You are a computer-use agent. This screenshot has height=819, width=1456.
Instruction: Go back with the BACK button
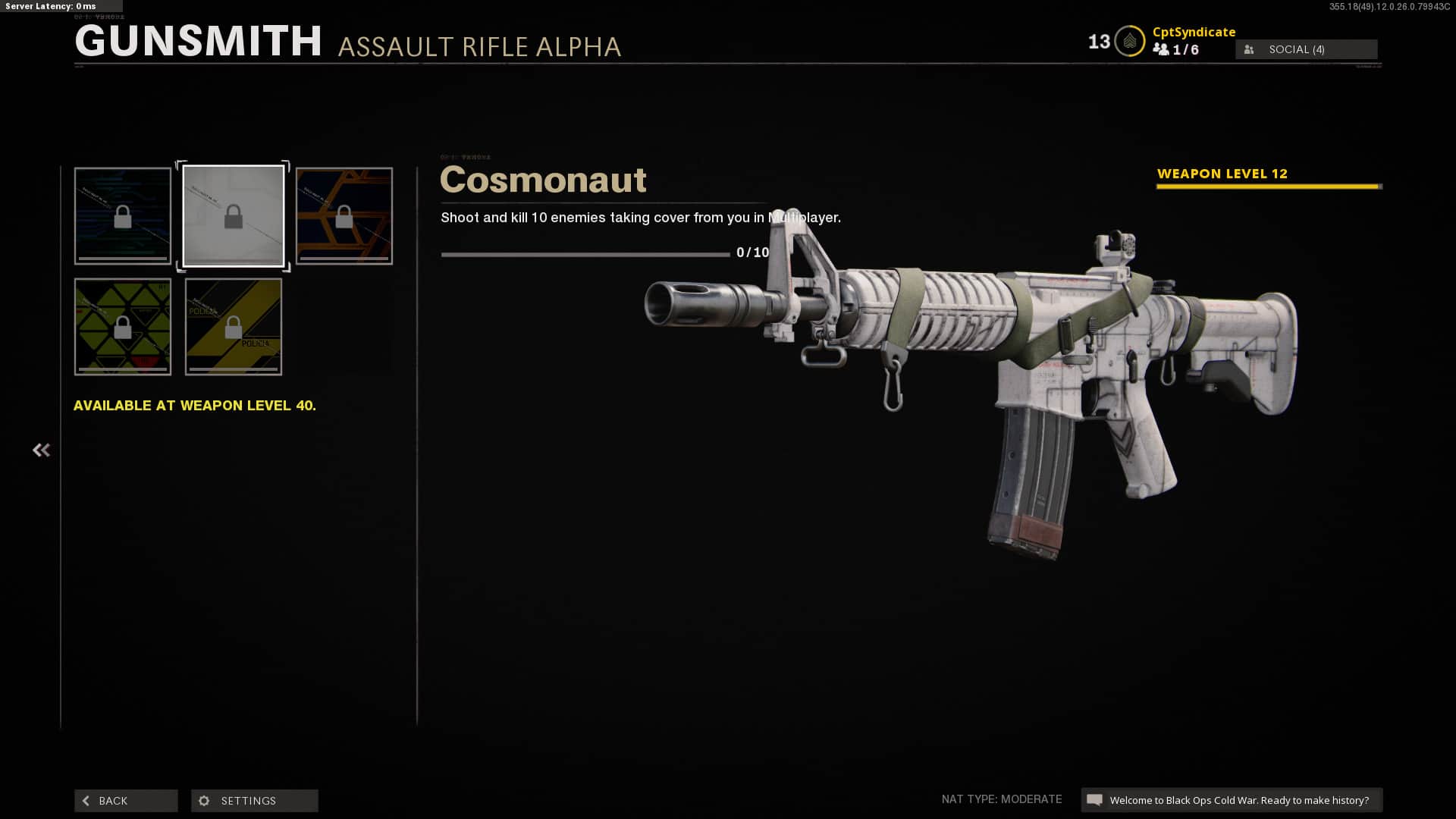126,800
